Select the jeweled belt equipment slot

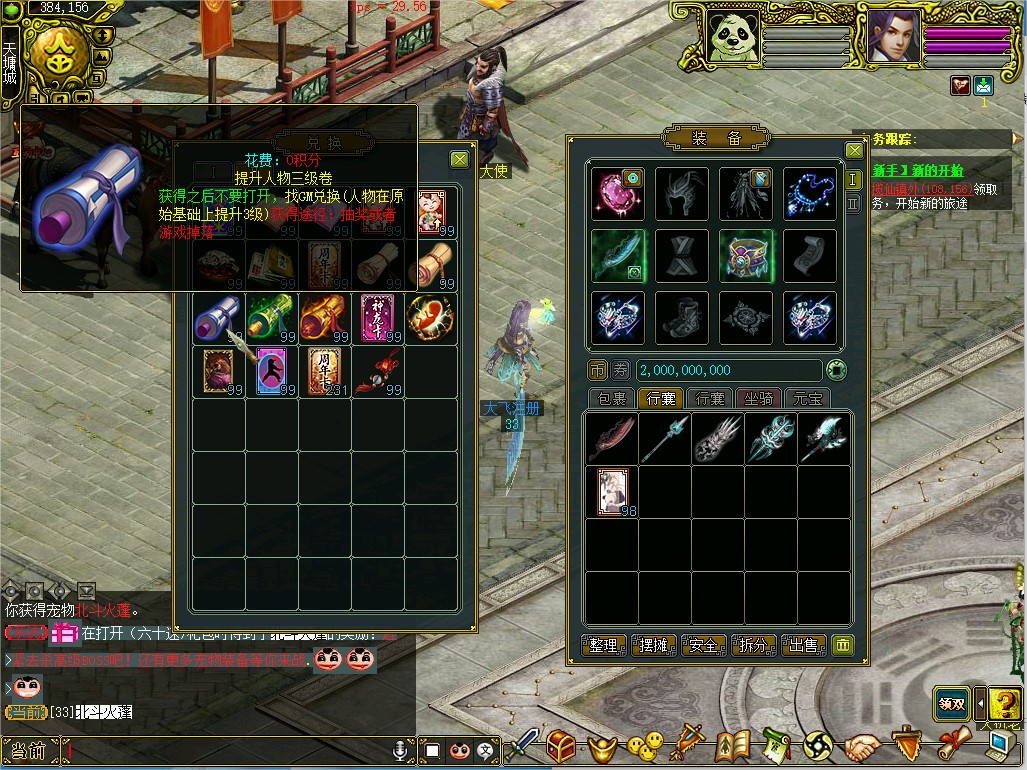[x=746, y=255]
